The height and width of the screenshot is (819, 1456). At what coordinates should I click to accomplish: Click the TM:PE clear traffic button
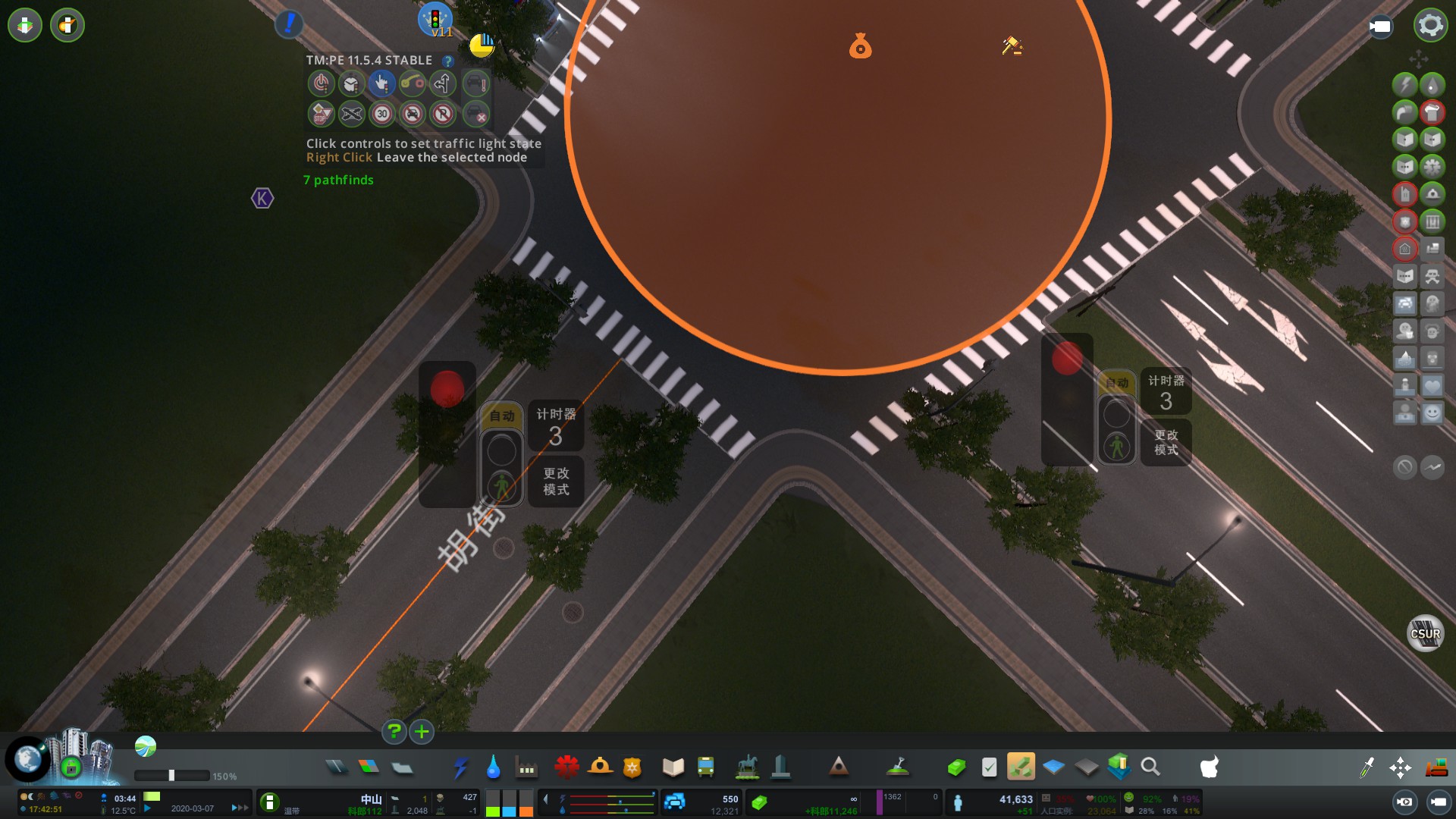click(475, 115)
